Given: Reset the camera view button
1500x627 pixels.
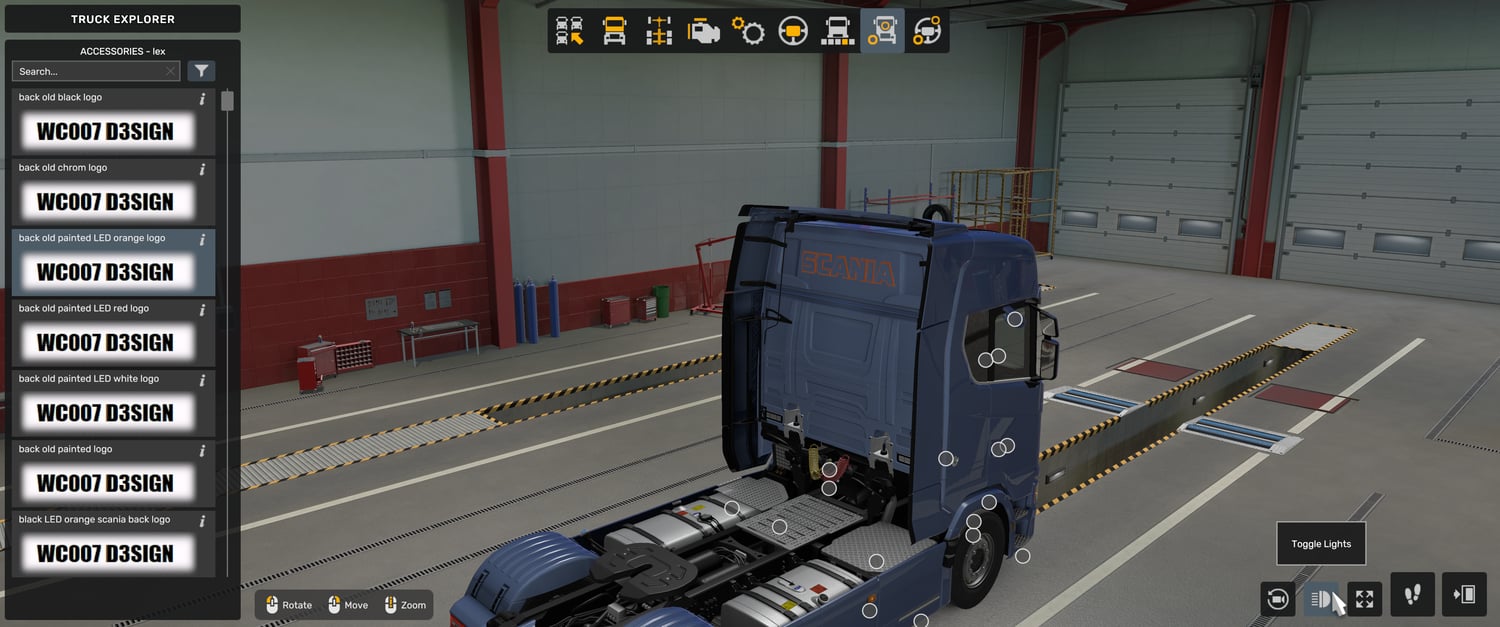Looking at the screenshot, I should point(1277,599).
